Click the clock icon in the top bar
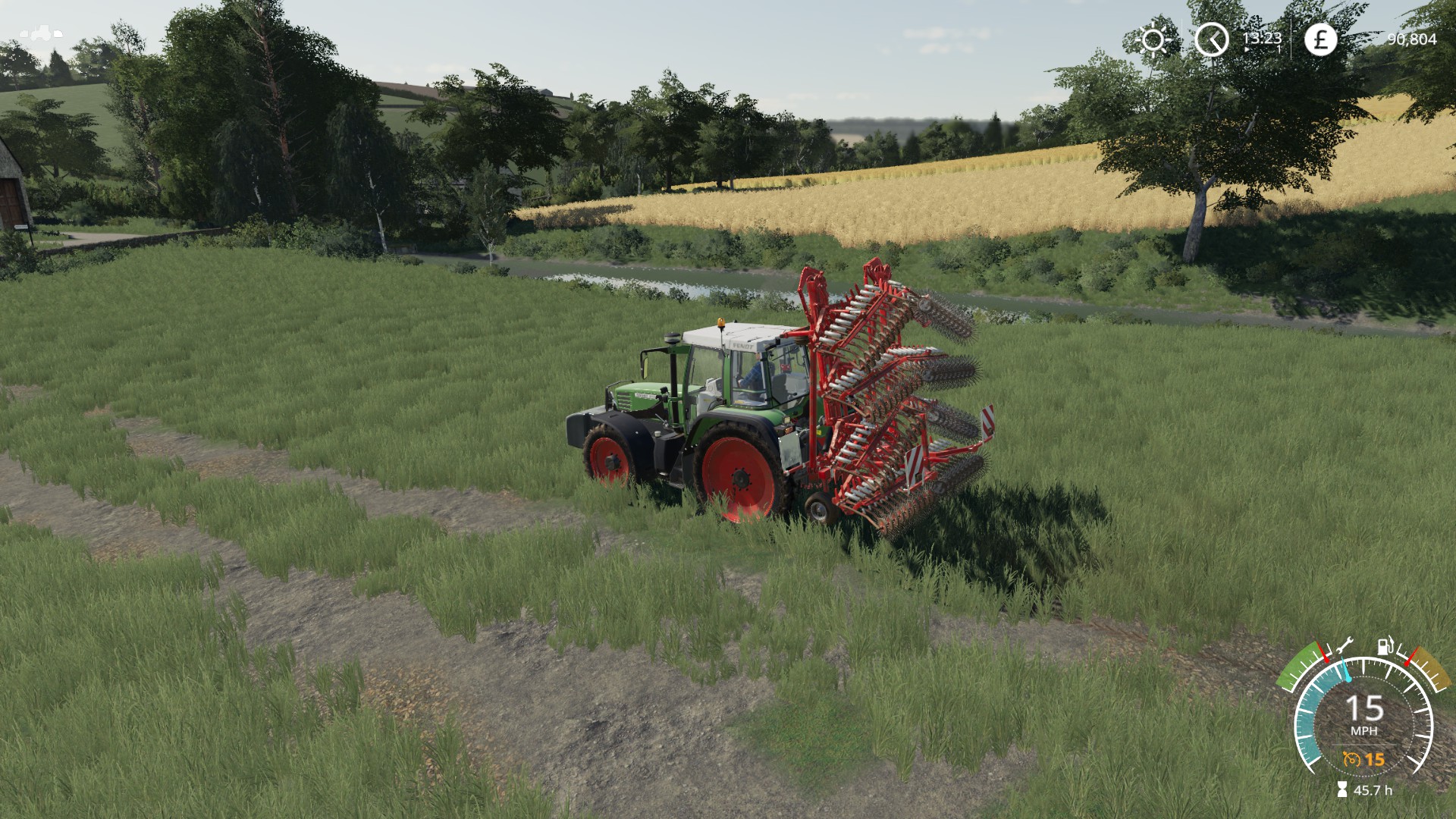 [1211, 39]
